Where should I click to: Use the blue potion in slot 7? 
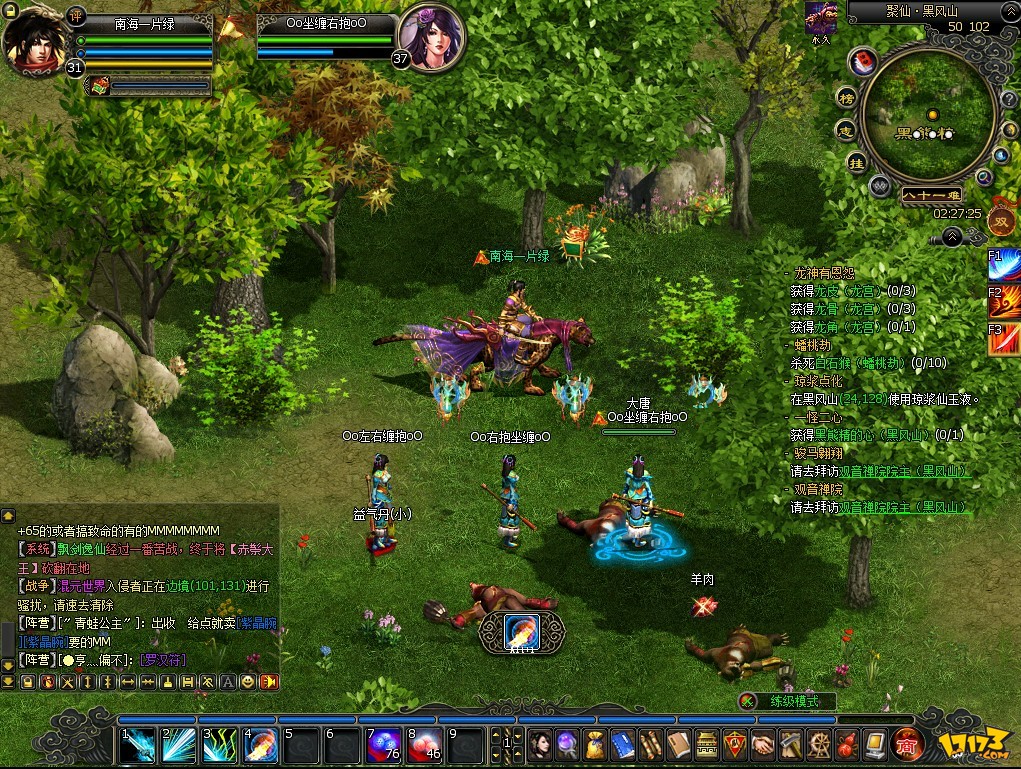point(384,745)
